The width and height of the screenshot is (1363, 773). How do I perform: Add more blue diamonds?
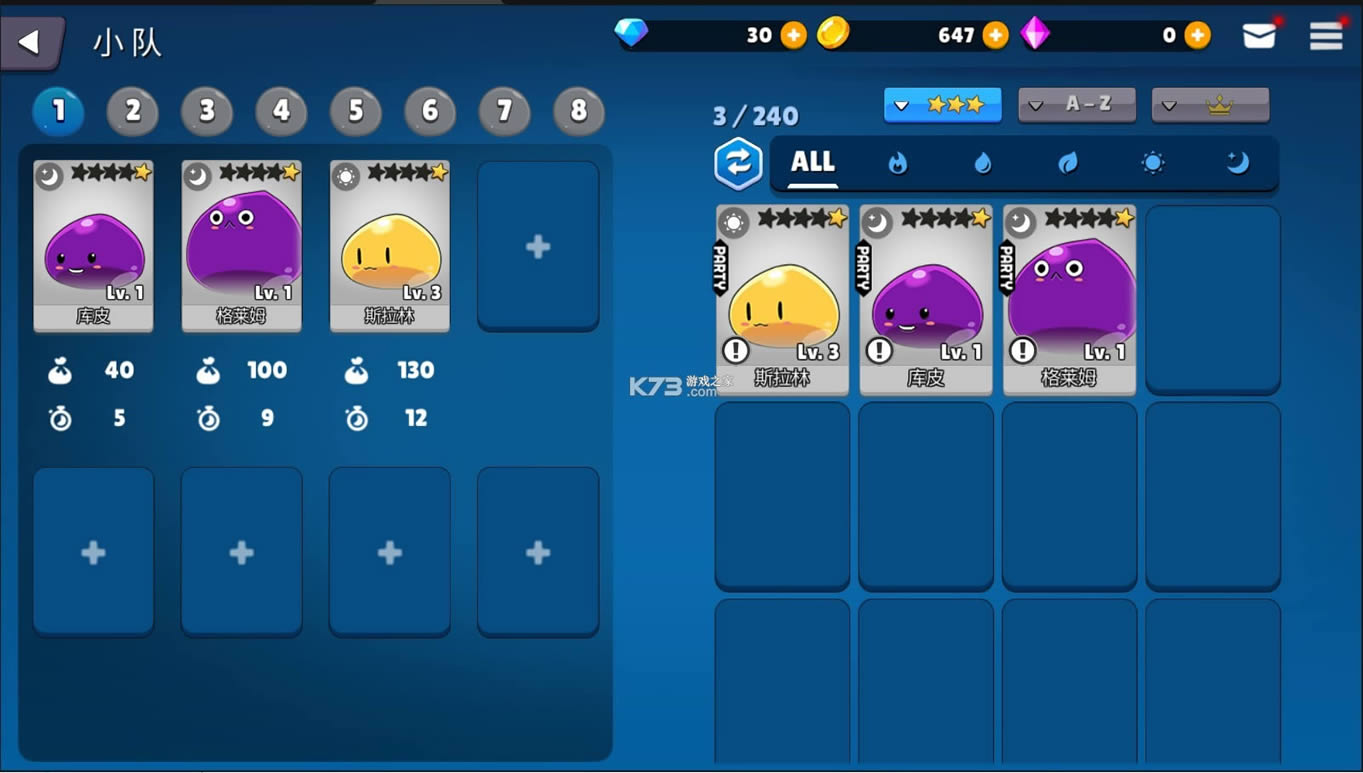point(793,36)
